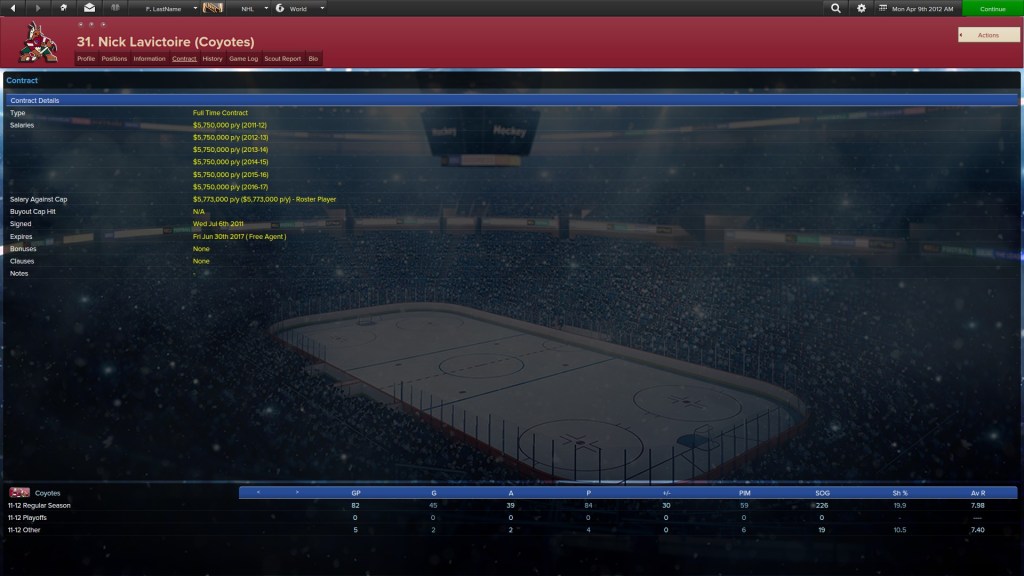
Task: Open the Scout Report tab
Action: coord(282,59)
